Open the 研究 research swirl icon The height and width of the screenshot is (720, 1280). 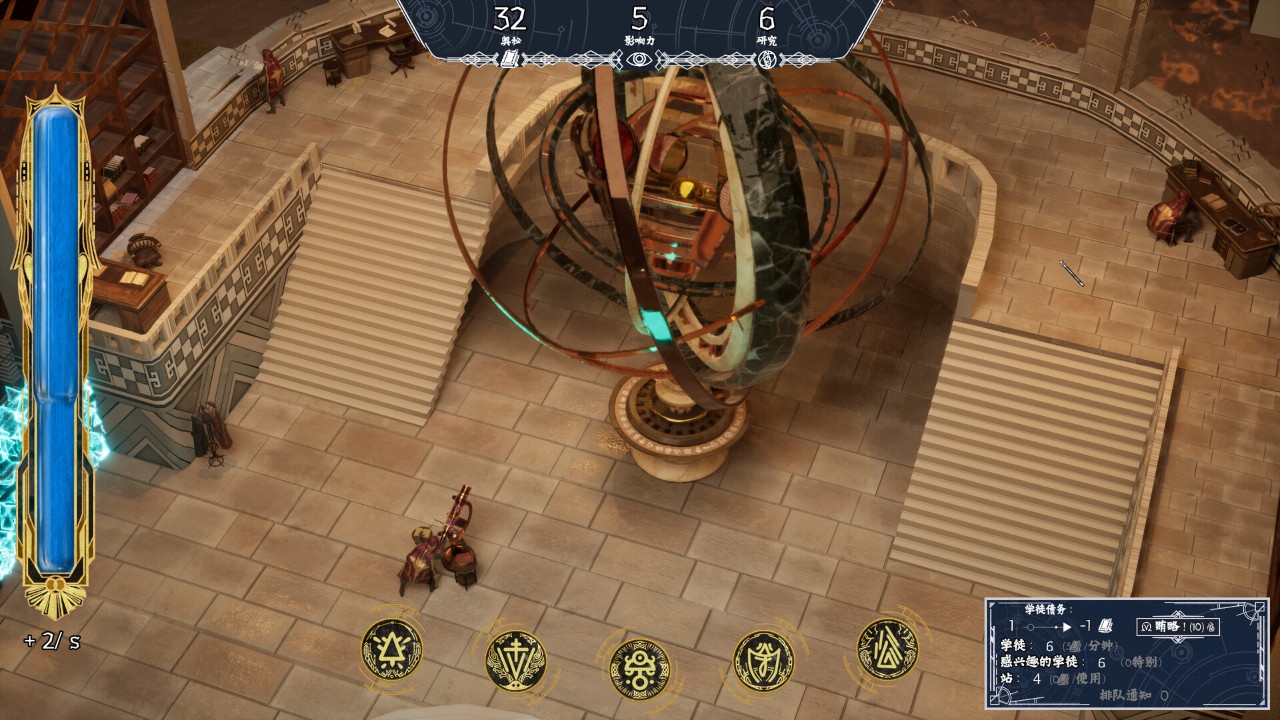(x=767, y=60)
